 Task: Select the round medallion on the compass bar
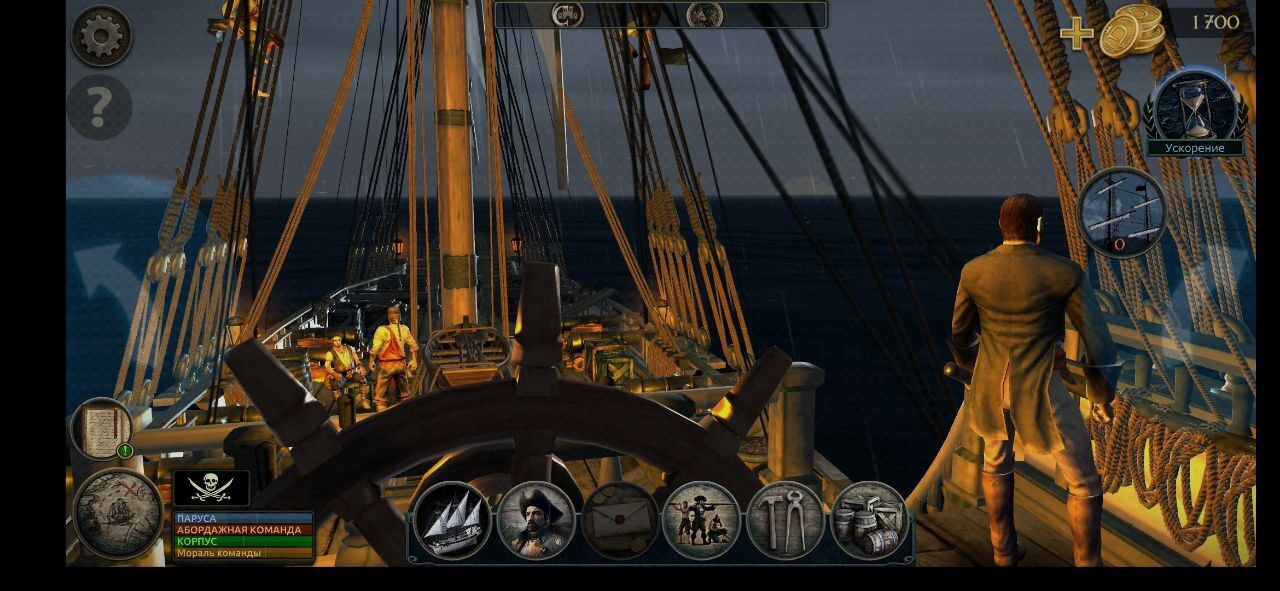click(705, 14)
